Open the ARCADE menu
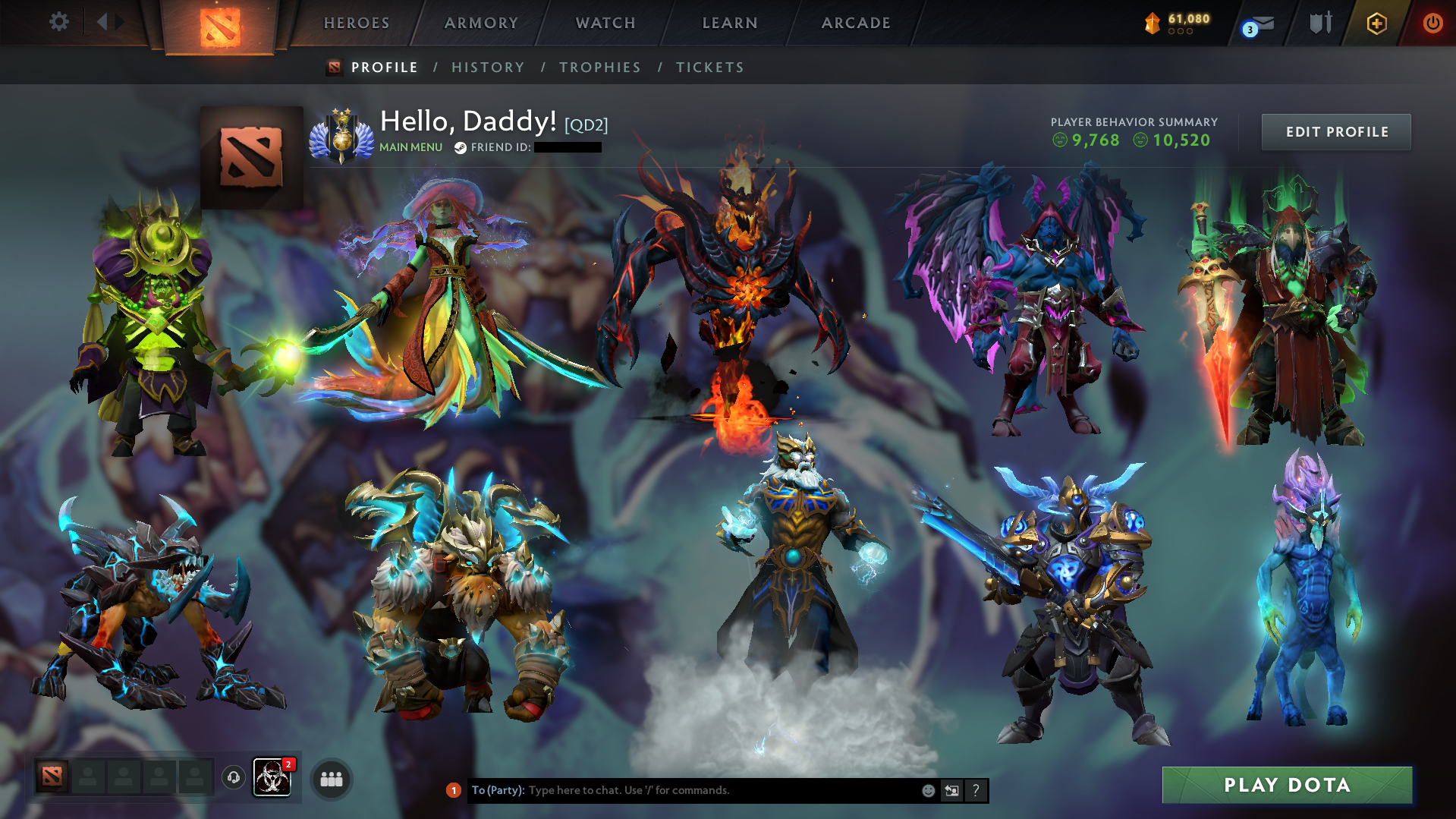Screen dimensions: 1456x819 point(856,23)
